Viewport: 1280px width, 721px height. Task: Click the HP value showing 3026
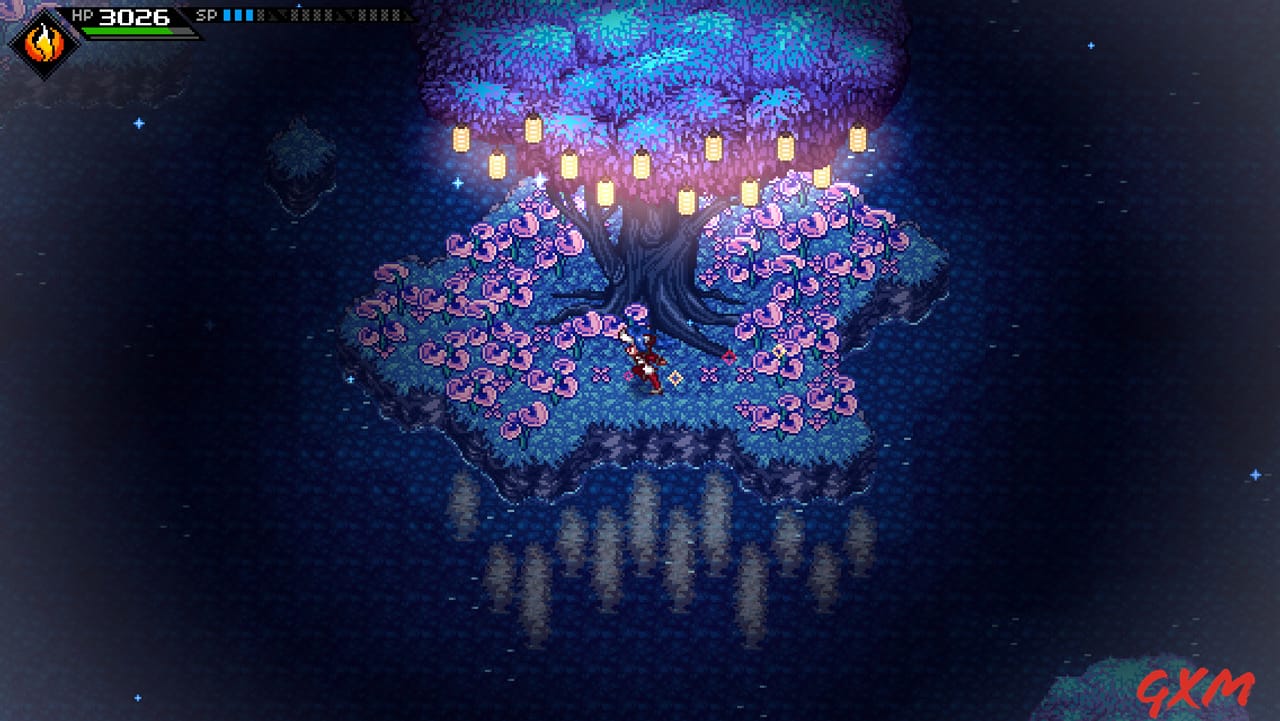(132, 15)
